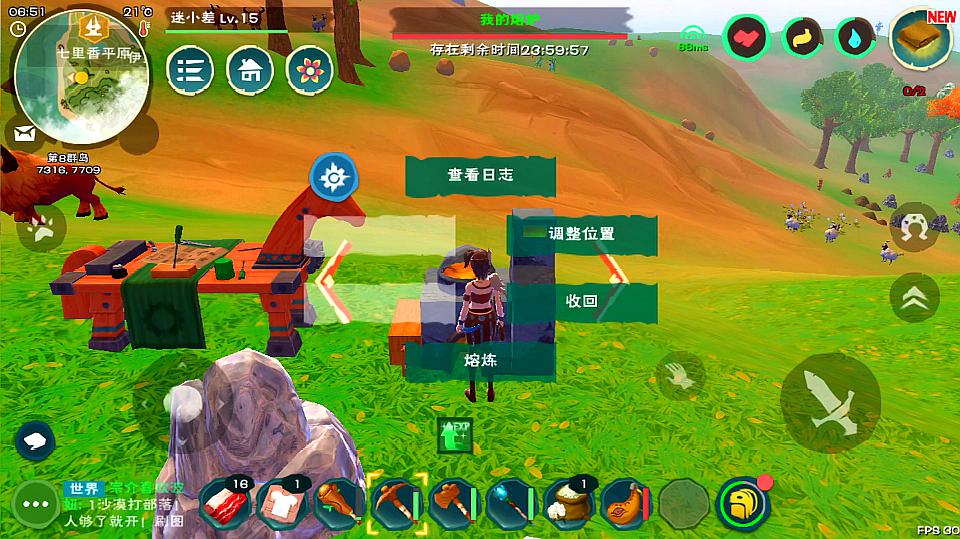Viewport: 960px width, 539px height.
Task: Tap the double-arrow jump button
Action: tap(914, 297)
